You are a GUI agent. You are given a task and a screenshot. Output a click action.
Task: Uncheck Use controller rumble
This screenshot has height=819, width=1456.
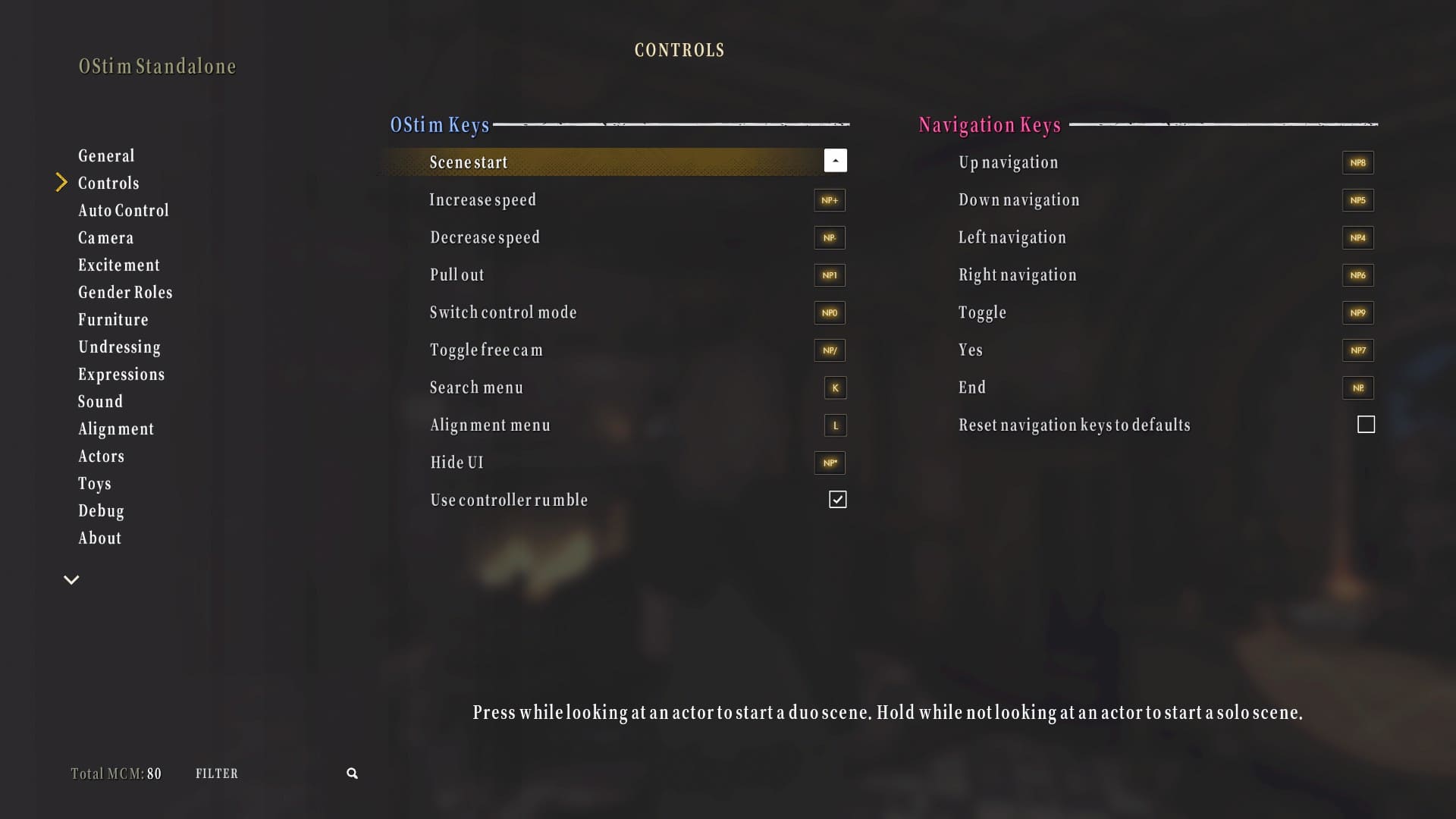(837, 499)
